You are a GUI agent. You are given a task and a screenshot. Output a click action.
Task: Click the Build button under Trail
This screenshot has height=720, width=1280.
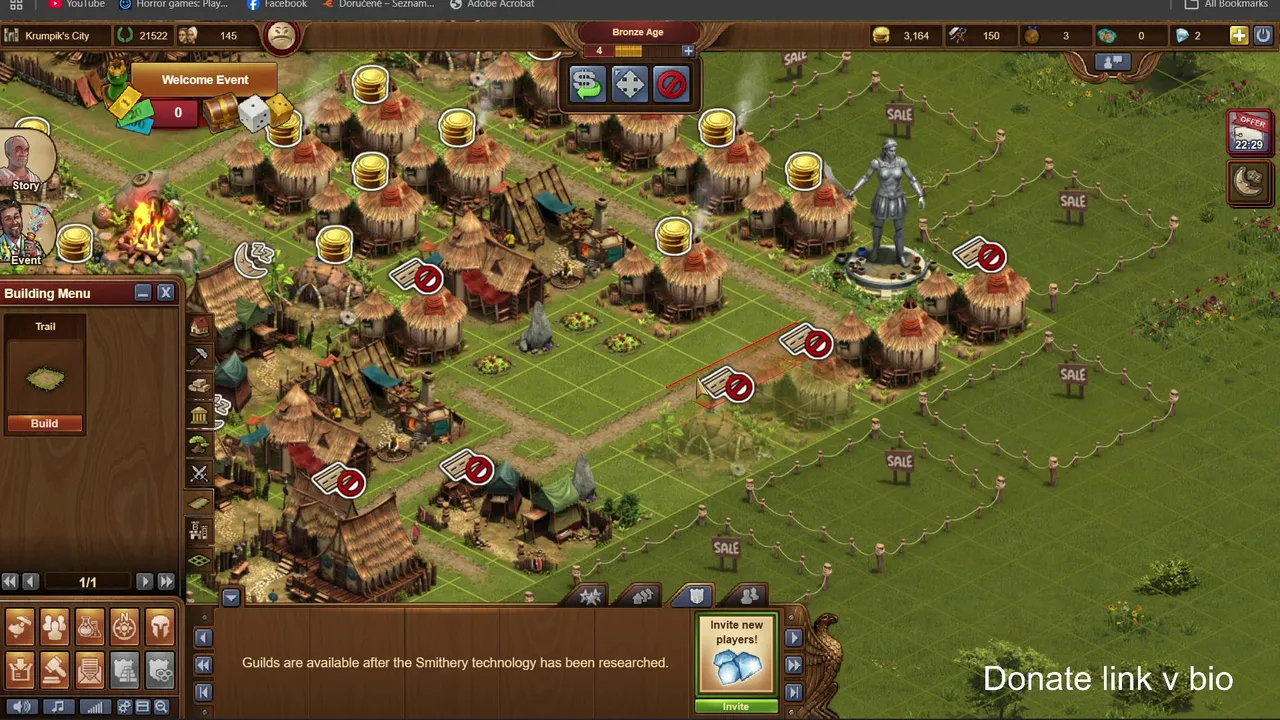click(44, 423)
